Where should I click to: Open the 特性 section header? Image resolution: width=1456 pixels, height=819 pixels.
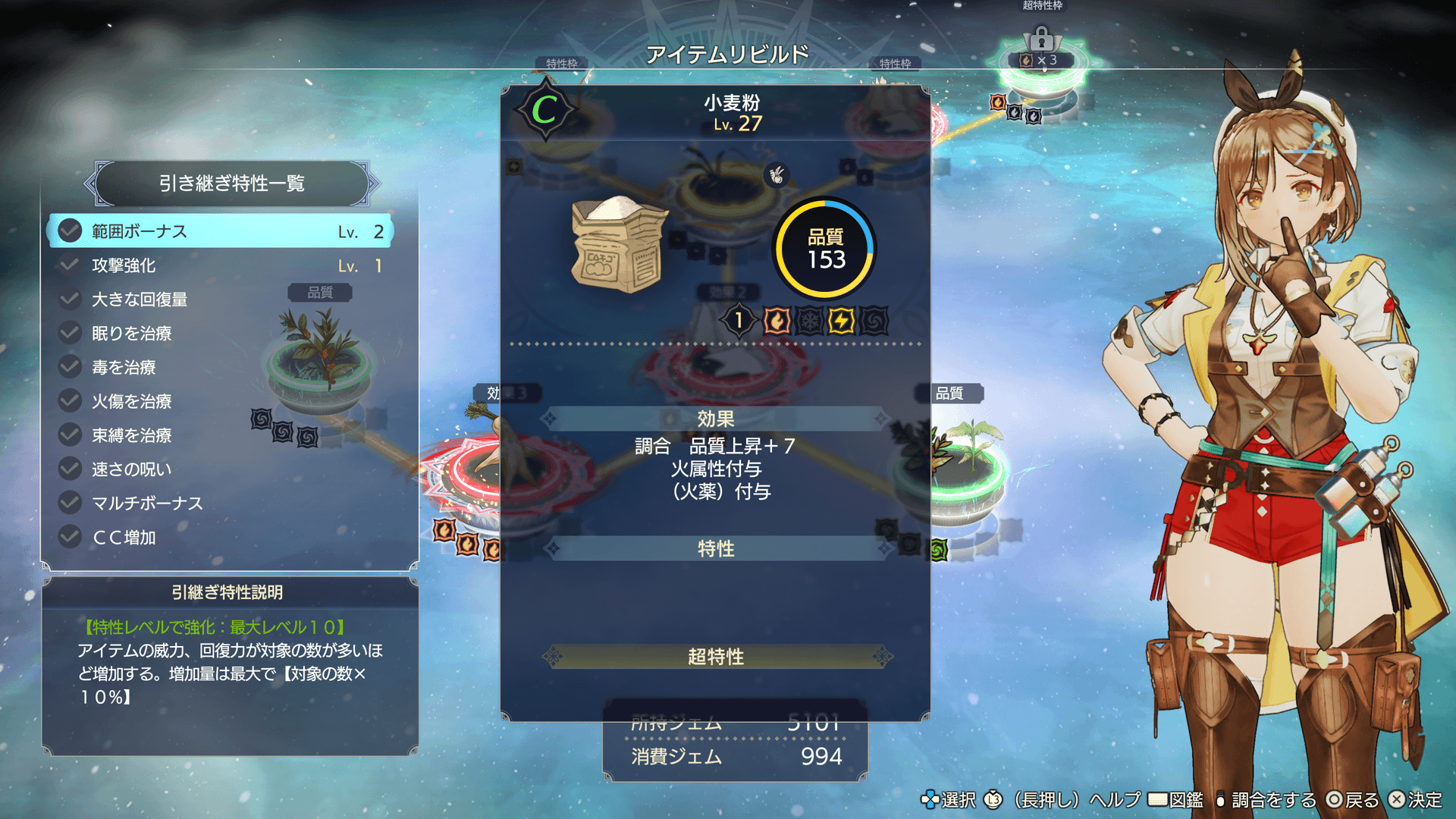716,548
